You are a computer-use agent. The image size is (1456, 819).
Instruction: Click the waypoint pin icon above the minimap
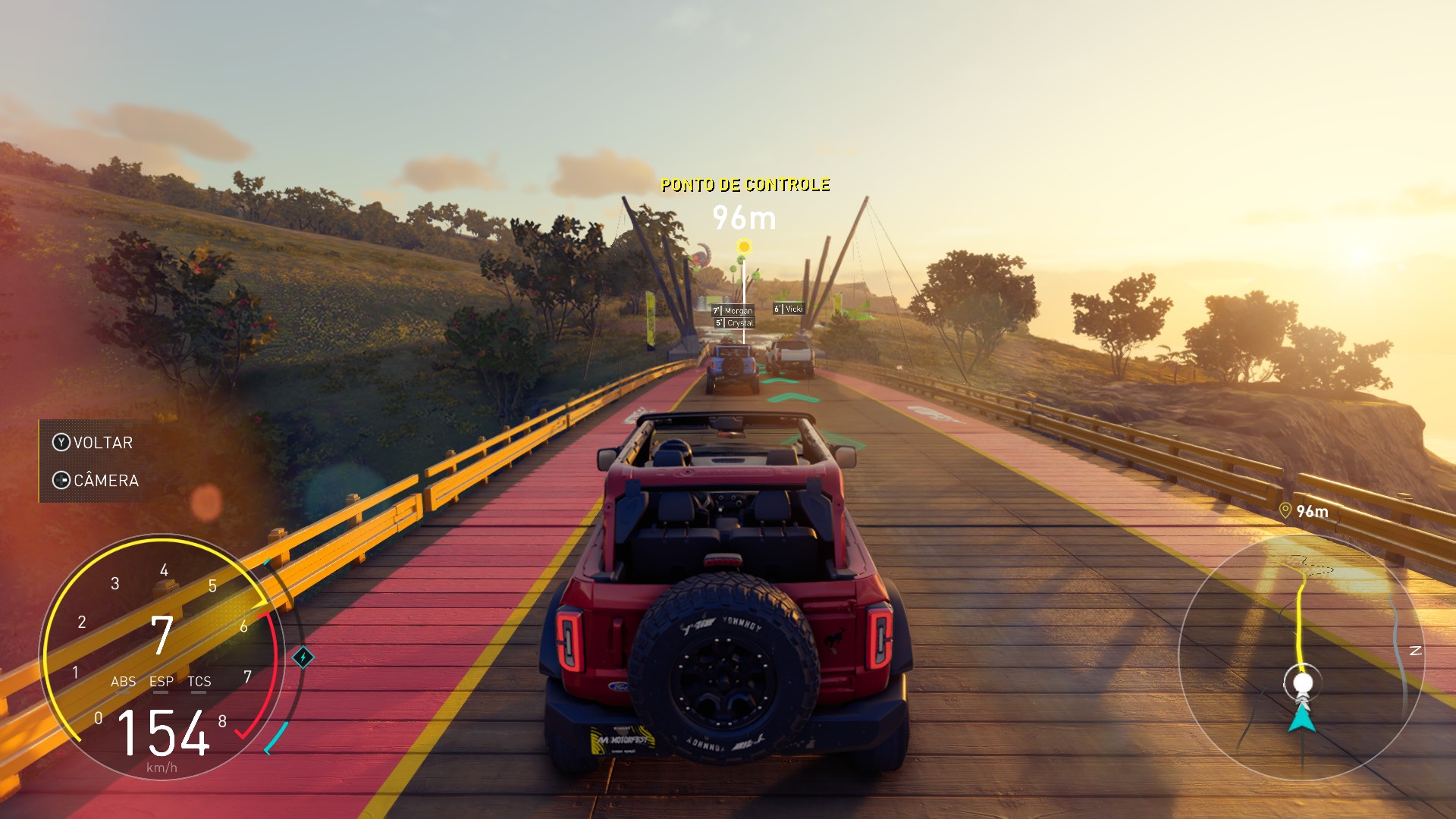tap(1285, 510)
